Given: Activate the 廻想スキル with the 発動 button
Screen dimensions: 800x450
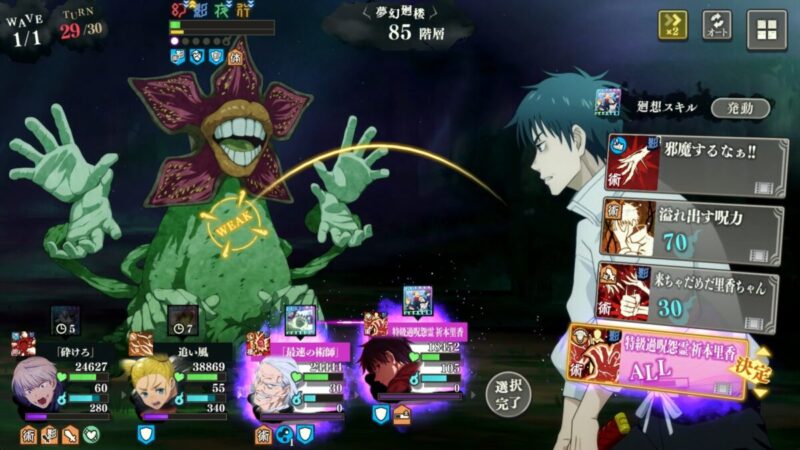Looking at the screenshot, I should tap(741, 108).
